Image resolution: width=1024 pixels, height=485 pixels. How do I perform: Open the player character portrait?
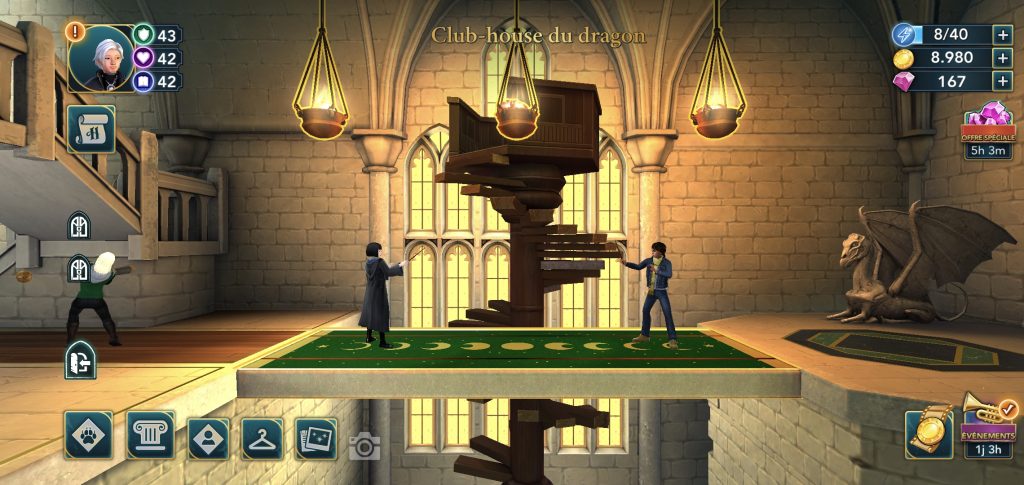tap(101, 57)
